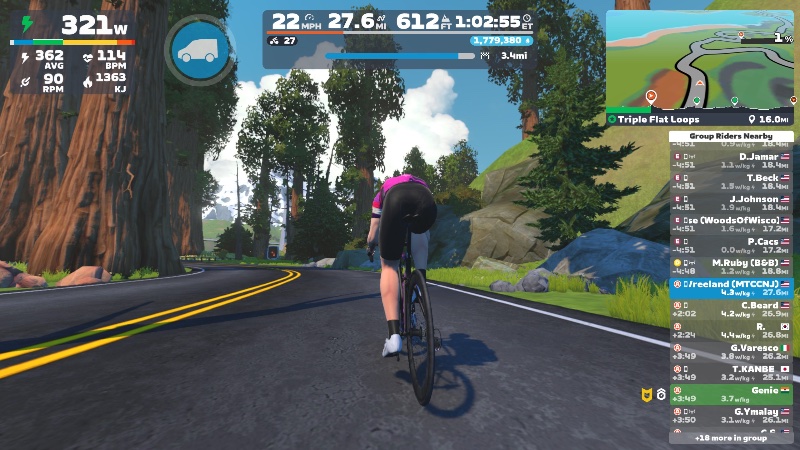Screen dimensions: 800x450
Task: Choose rider T.KANBE from the list
Action: [x=731, y=372]
